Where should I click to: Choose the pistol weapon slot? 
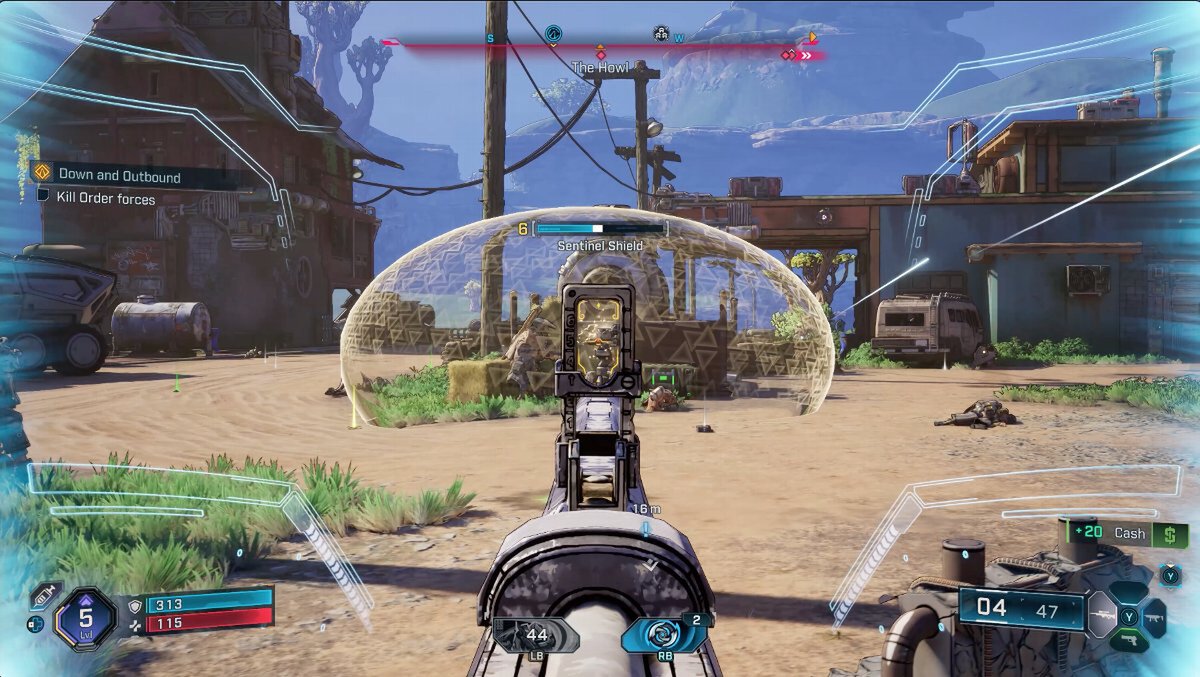point(1131,640)
